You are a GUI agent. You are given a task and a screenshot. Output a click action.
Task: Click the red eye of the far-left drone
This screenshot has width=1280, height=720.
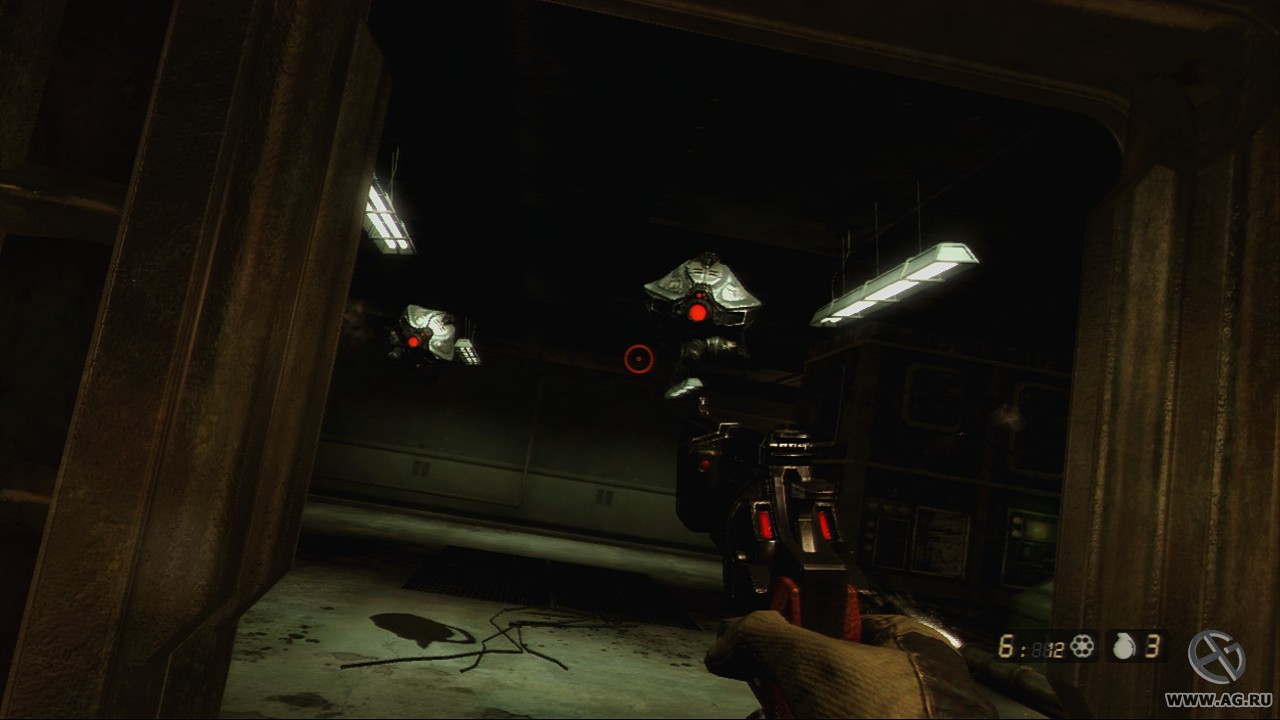pos(412,341)
